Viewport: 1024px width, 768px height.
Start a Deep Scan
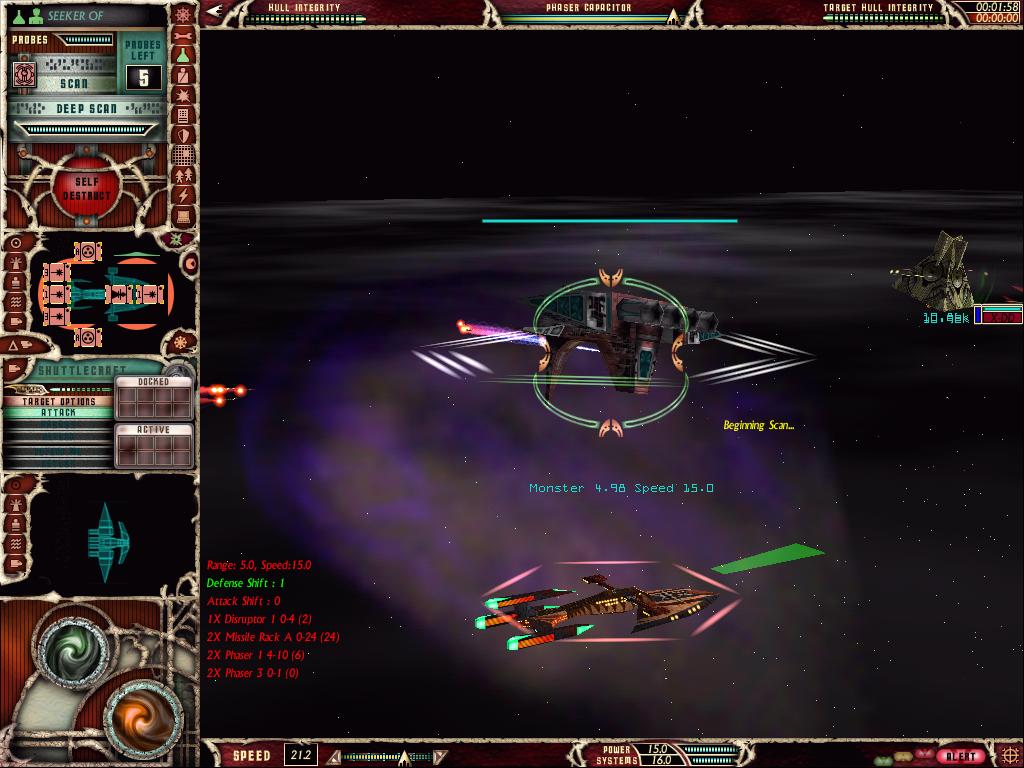click(x=85, y=108)
